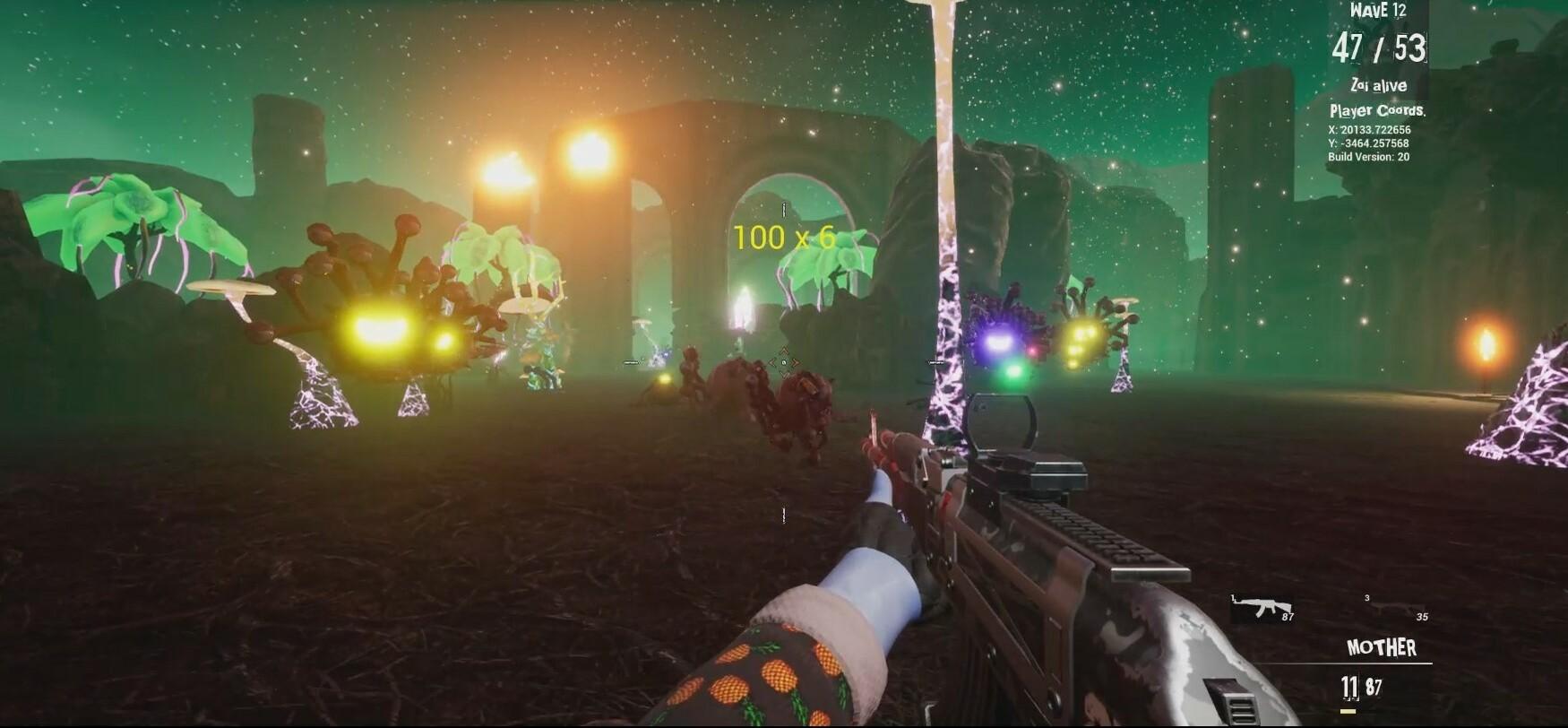This screenshot has height=728, width=1568.
Task: Select the MOTHER weapon name label
Action: (1380, 646)
